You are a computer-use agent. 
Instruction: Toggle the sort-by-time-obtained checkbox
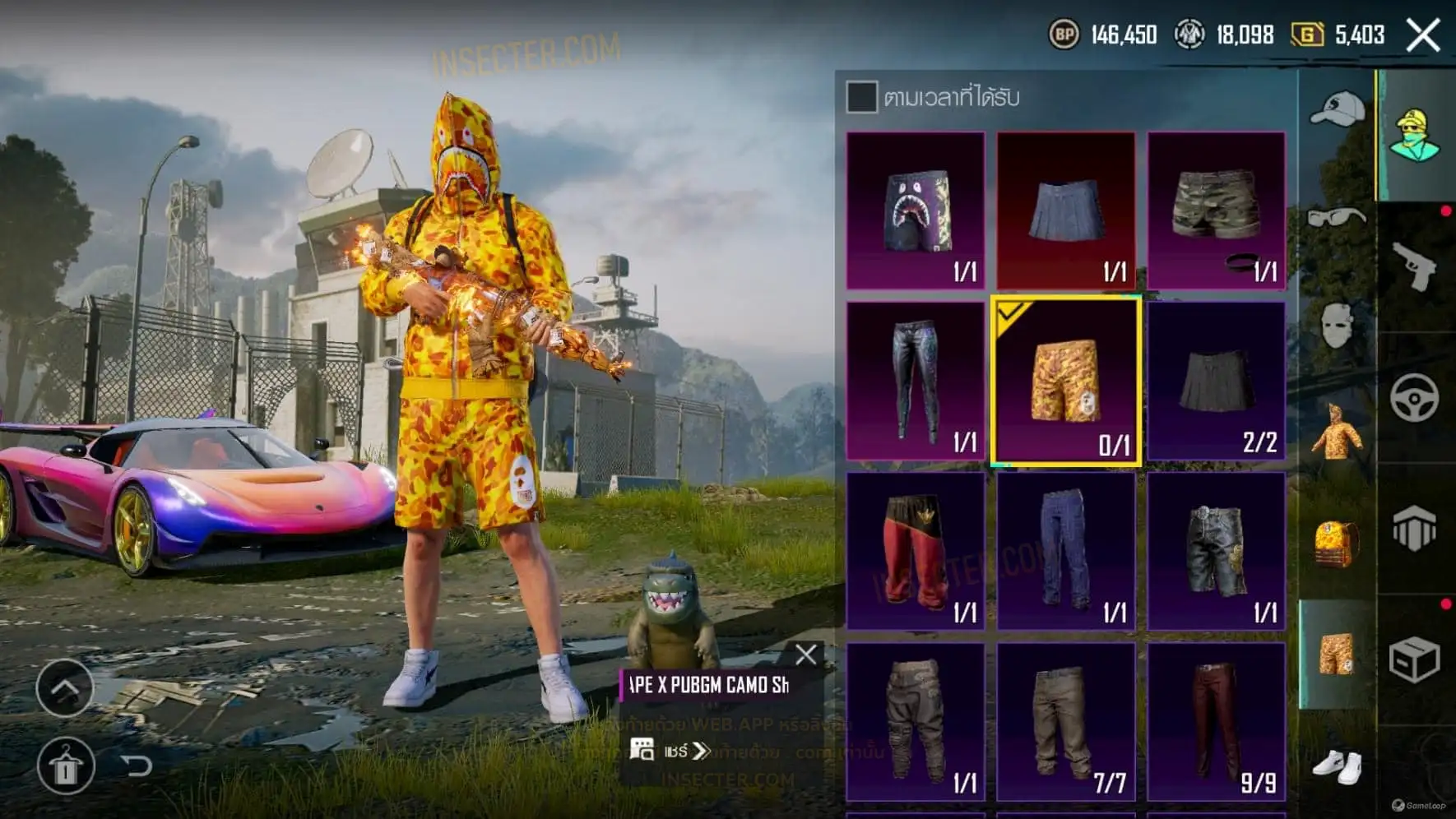[861, 97]
